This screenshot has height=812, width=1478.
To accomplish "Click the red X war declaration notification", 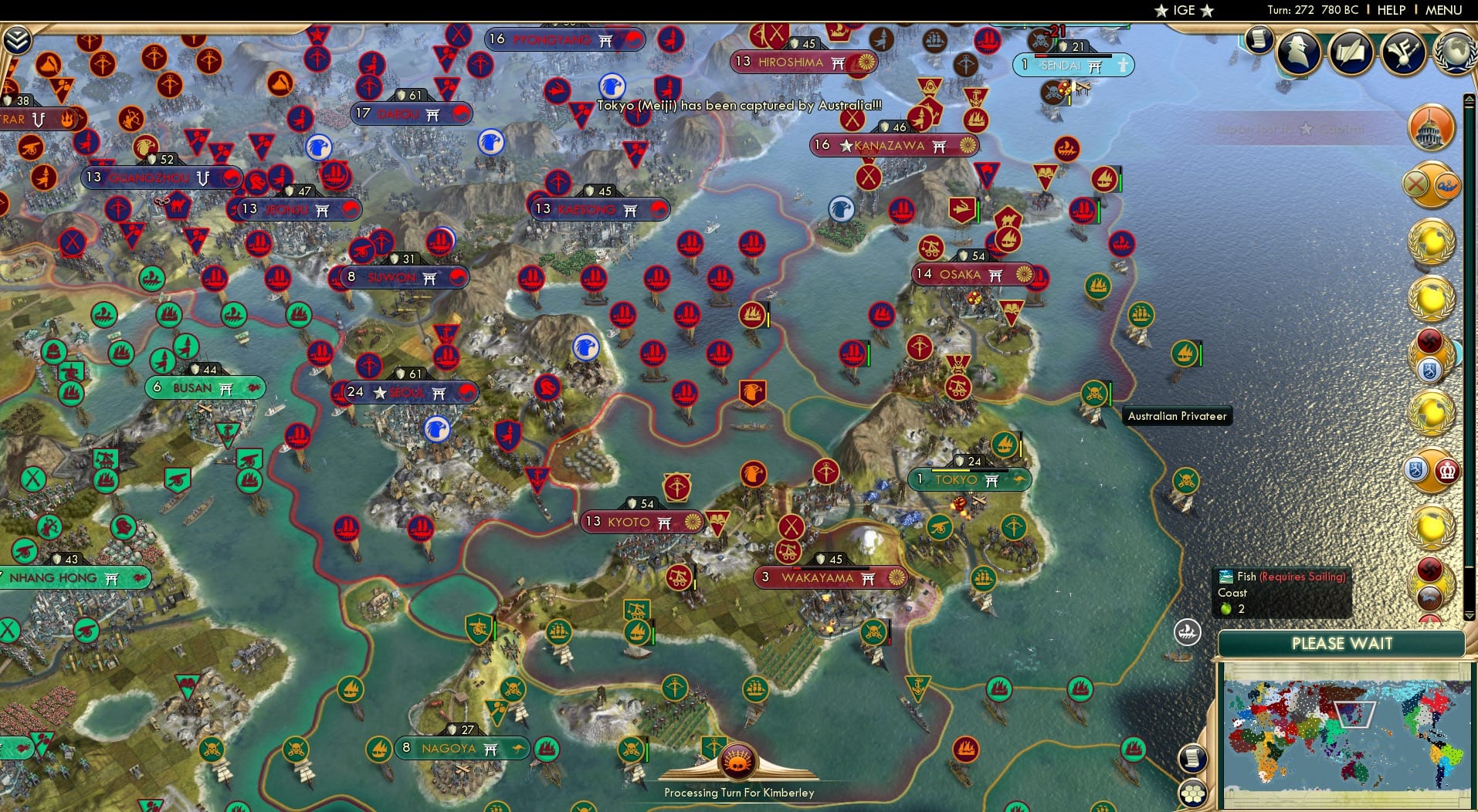I will pyautogui.click(x=1415, y=184).
